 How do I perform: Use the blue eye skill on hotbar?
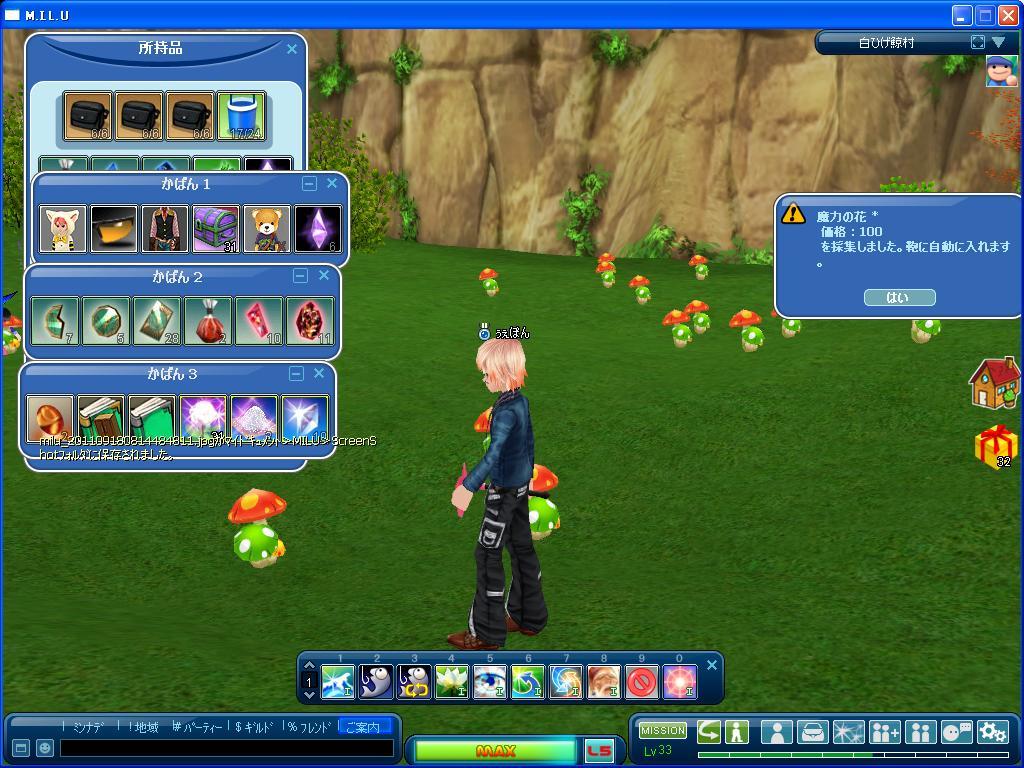[490, 682]
